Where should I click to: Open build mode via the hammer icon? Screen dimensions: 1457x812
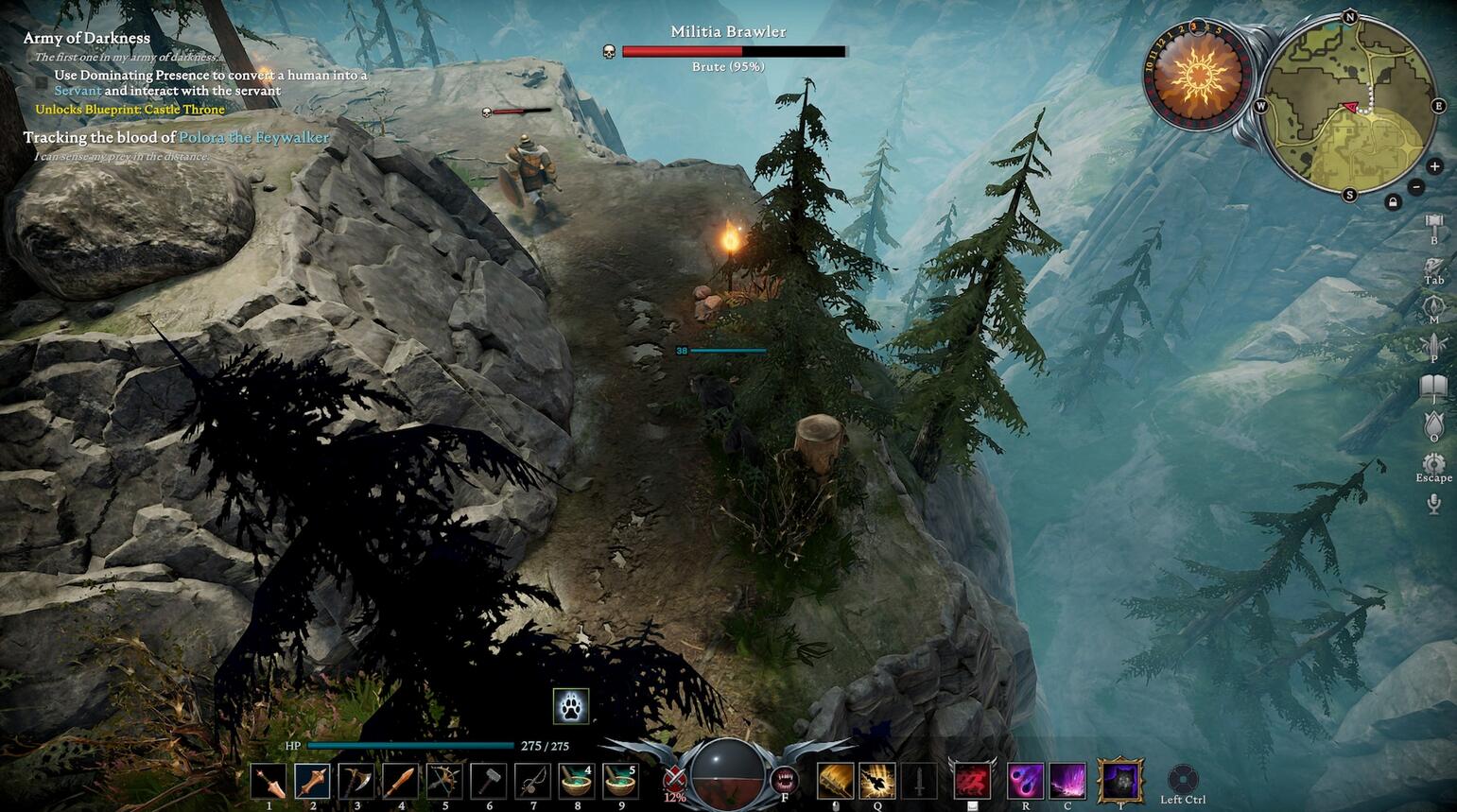1433,225
